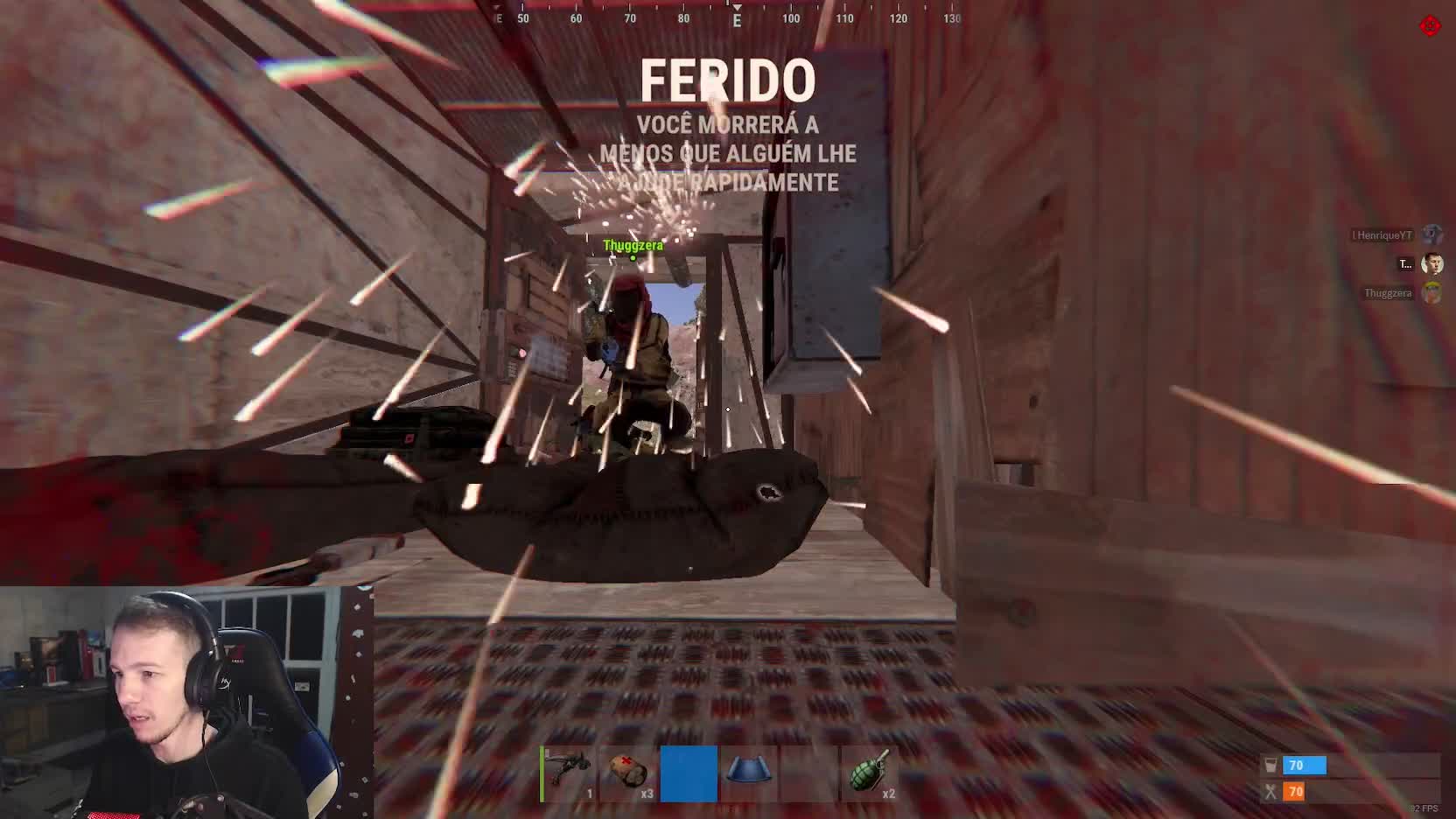The width and height of the screenshot is (1456, 819).
Task: Select the bandage slot with x3
Action: [629, 774]
